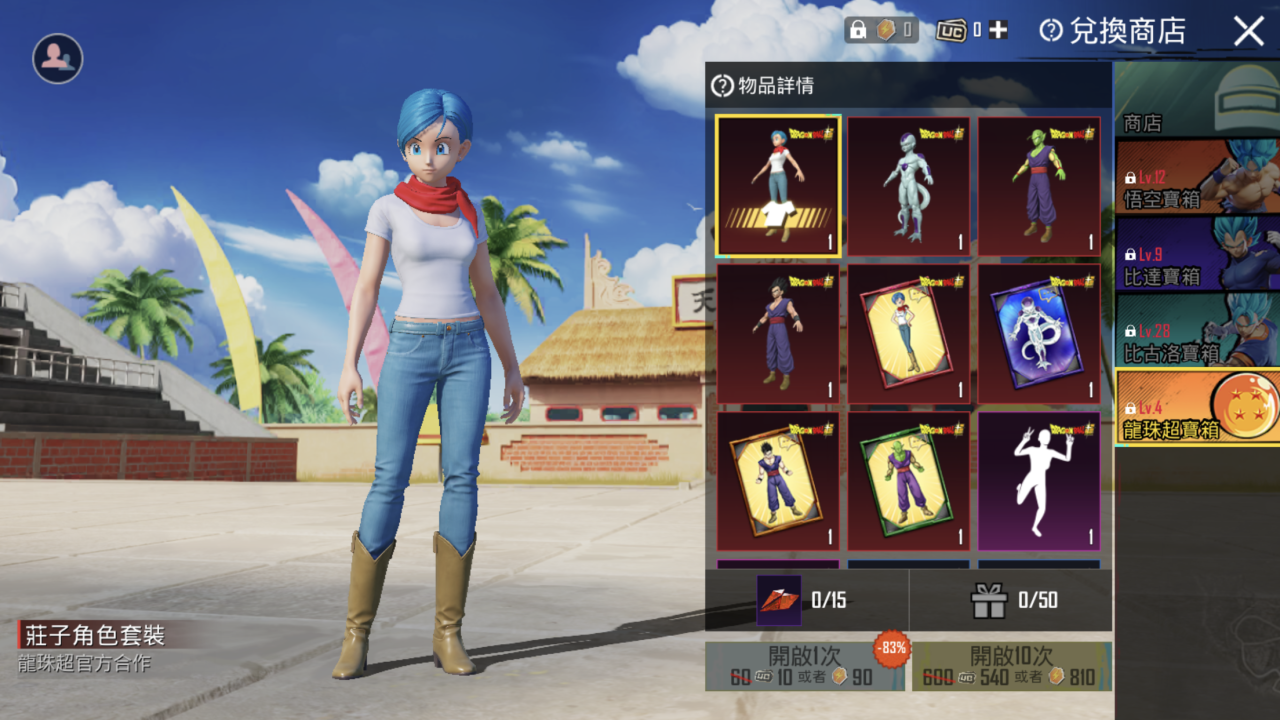
Task: Open the crate once with 開啟1次
Action: [x=805, y=667]
